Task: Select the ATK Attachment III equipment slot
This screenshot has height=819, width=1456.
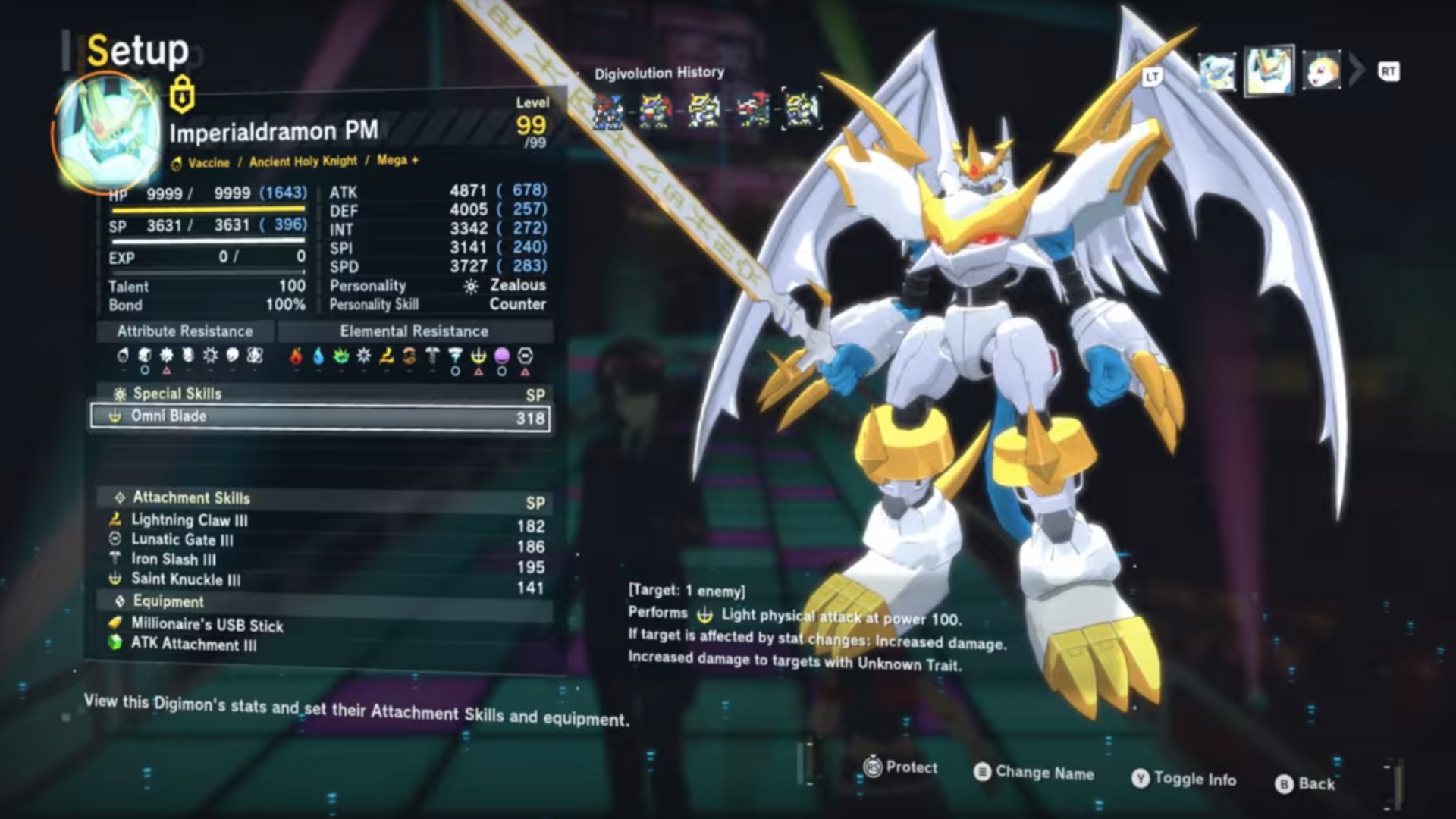Action: (193, 644)
